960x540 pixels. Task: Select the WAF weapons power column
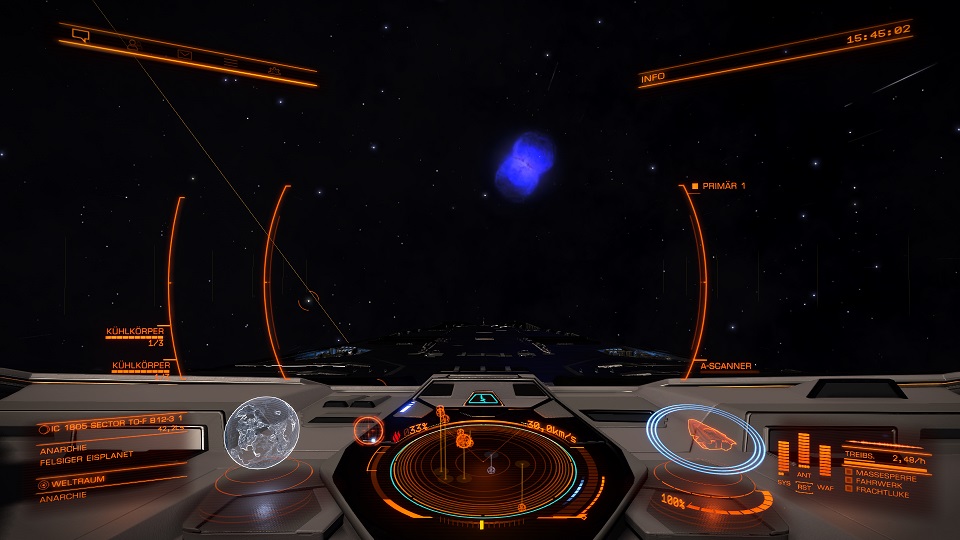tap(825, 461)
